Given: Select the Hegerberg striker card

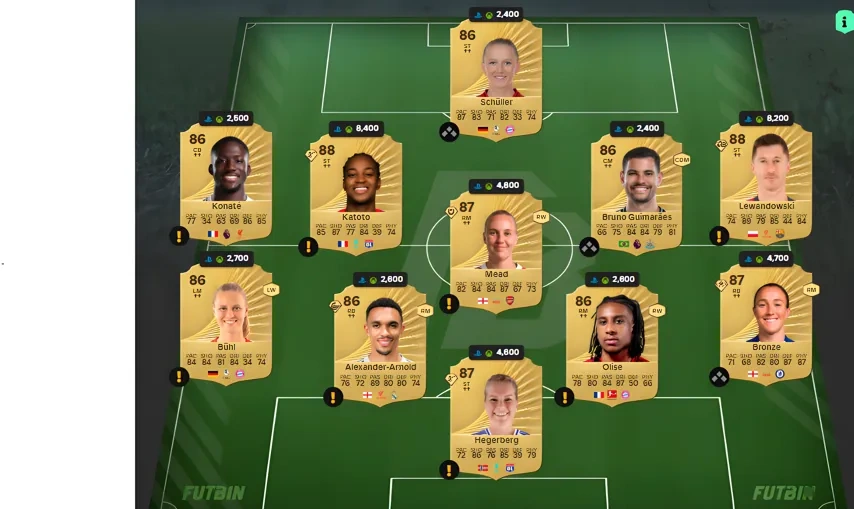Looking at the screenshot, I should click(x=496, y=410).
